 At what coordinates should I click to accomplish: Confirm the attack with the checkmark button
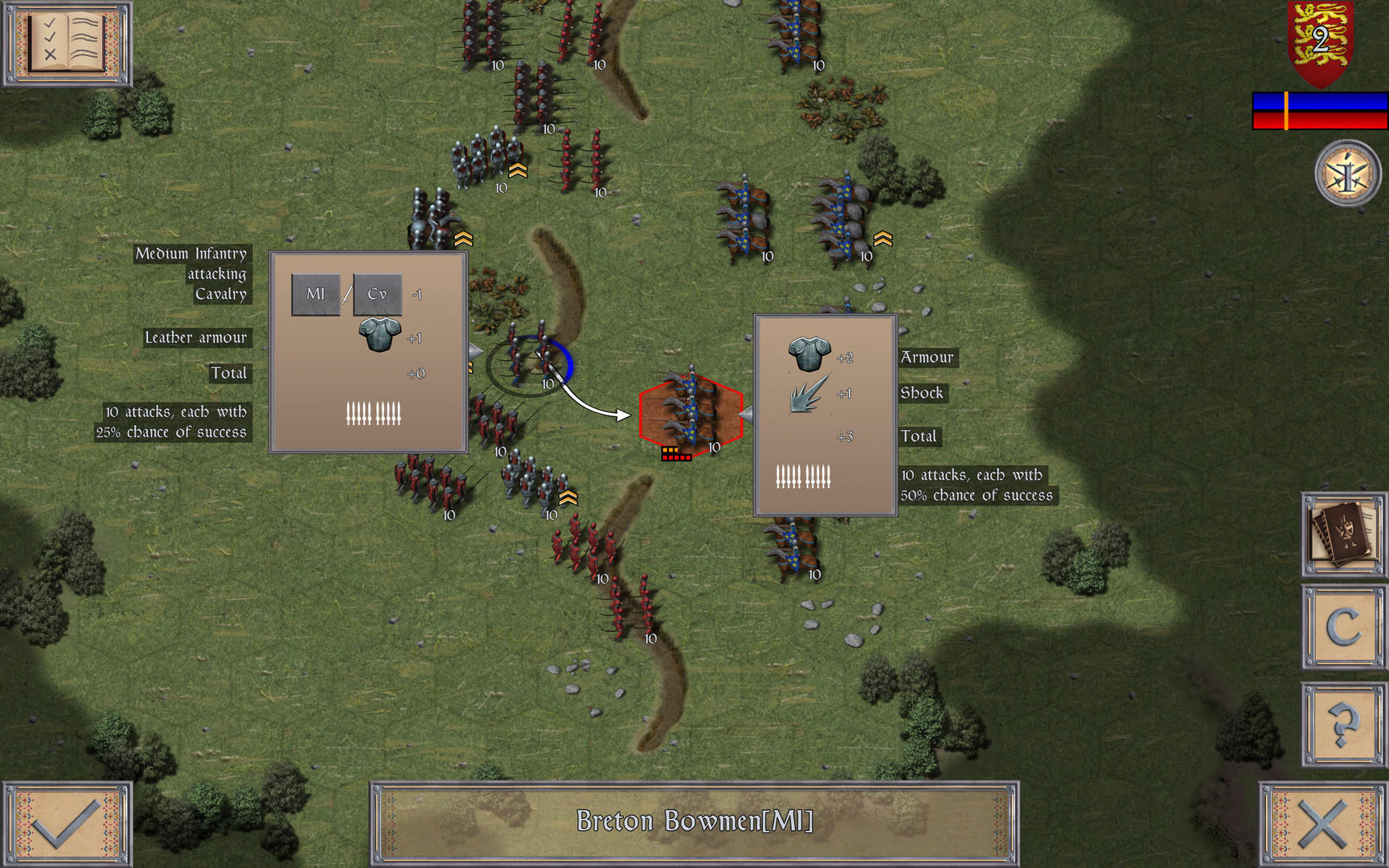click(67, 823)
